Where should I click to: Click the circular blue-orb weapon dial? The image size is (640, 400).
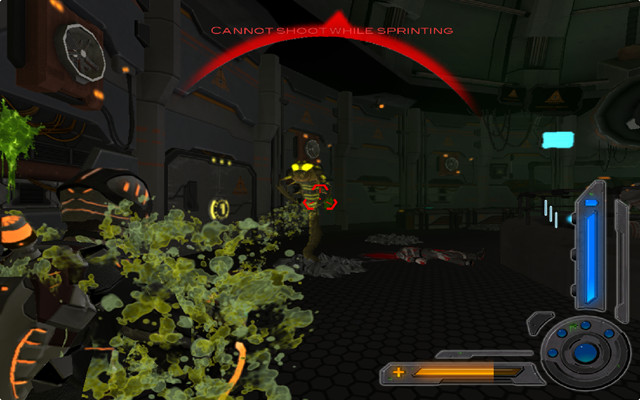pyautogui.click(x=587, y=352)
